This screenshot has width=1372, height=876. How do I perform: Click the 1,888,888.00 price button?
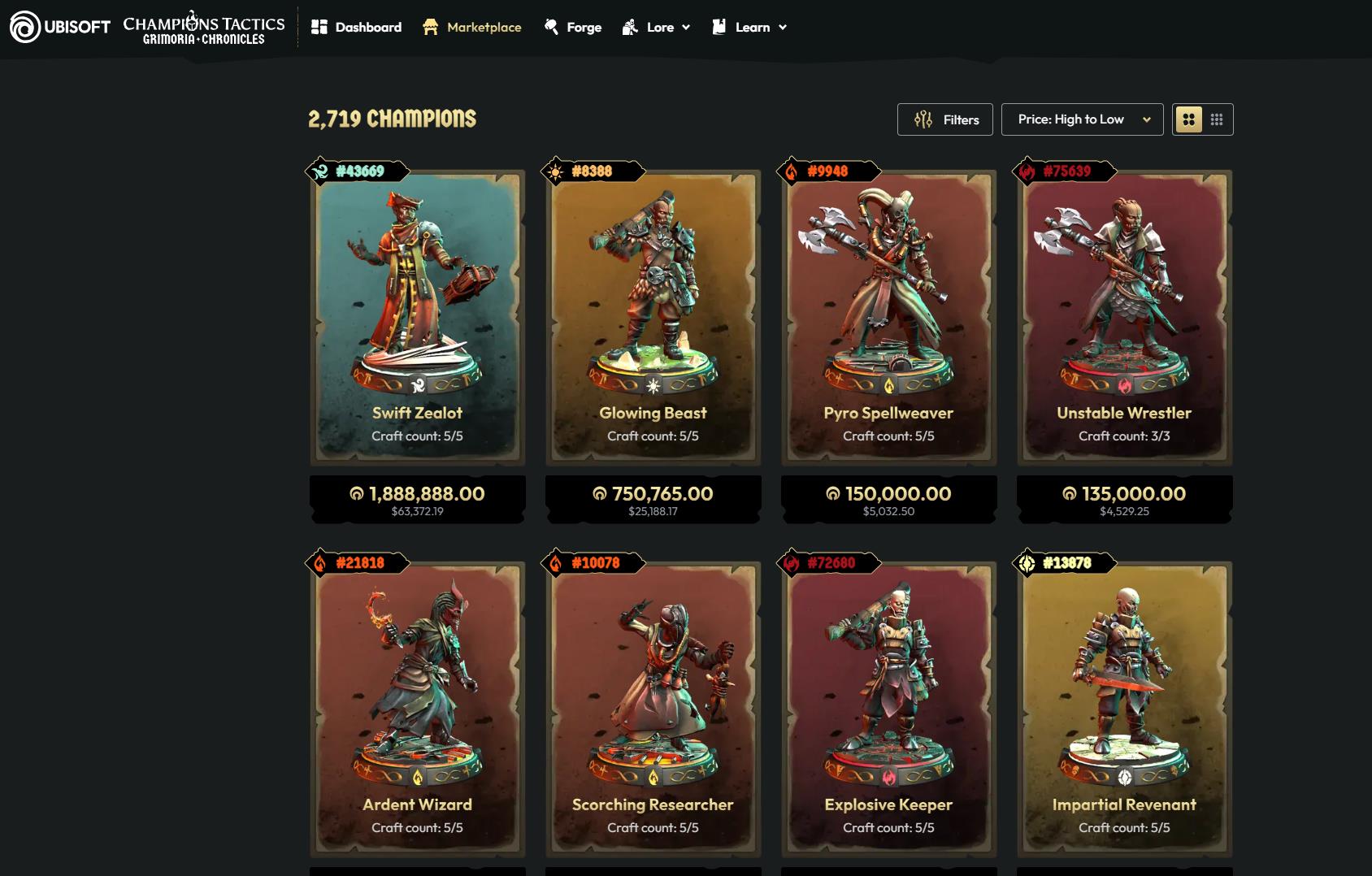coord(417,499)
